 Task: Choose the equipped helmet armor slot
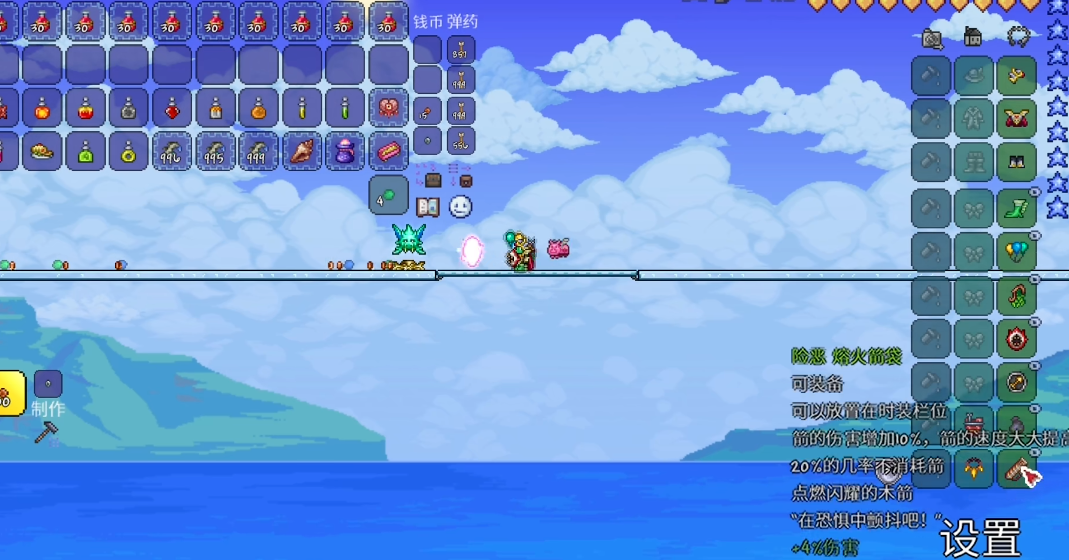coord(1016,76)
